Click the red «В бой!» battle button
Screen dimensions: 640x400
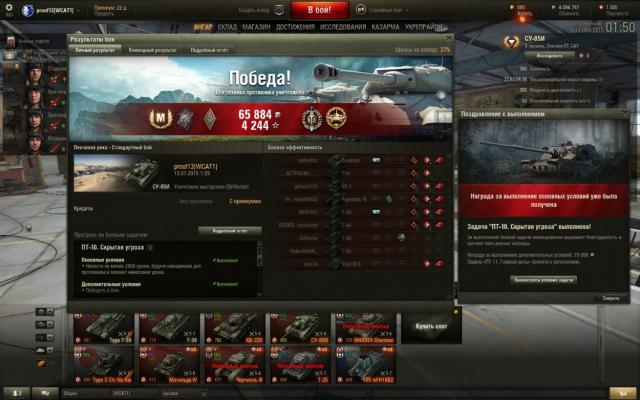click(x=319, y=10)
